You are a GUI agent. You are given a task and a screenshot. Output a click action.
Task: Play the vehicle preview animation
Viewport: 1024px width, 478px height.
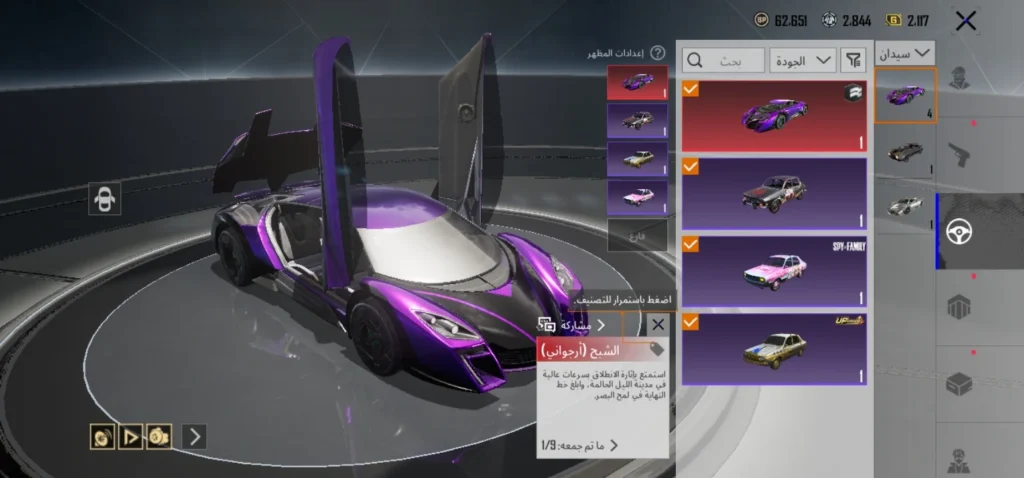click(130, 436)
